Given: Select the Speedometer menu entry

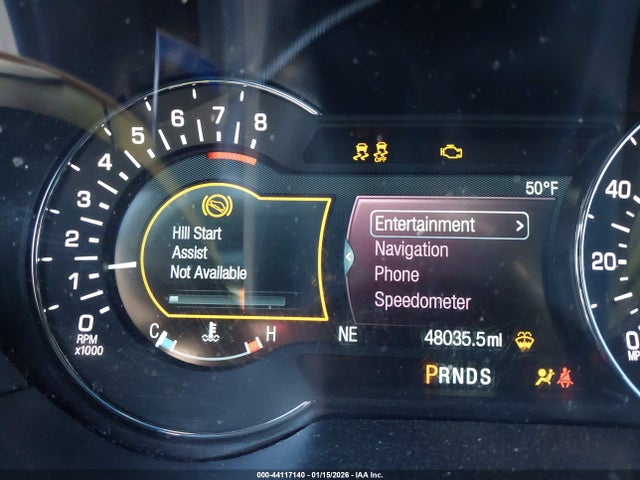Looking at the screenshot, I should [x=422, y=300].
